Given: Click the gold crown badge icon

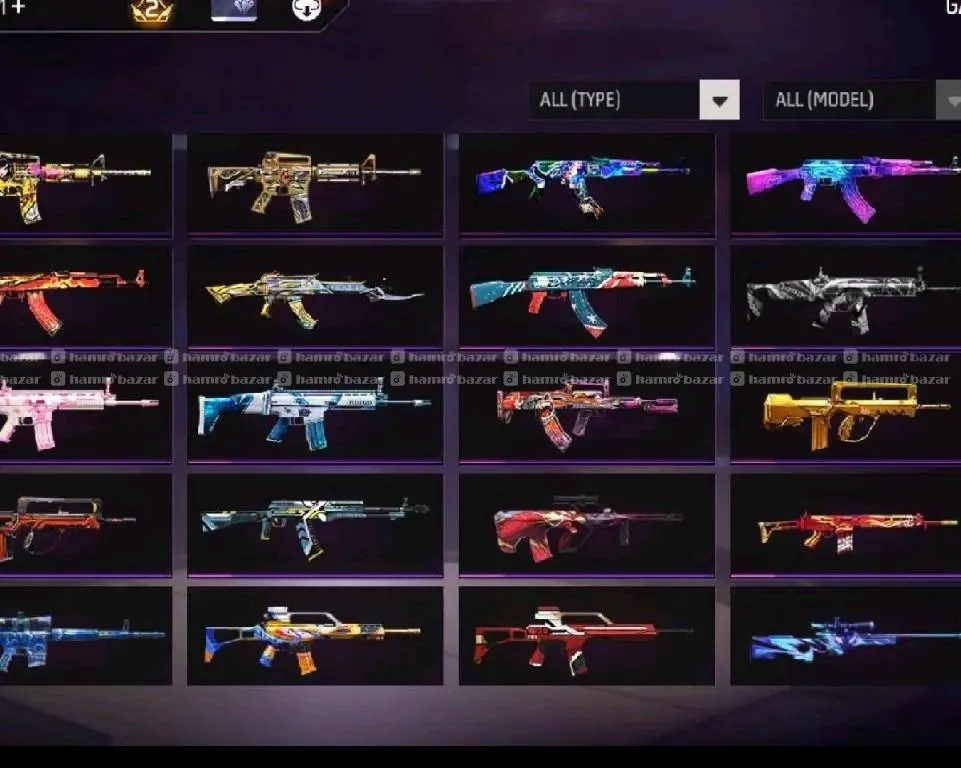Looking at the screenshot, I should coord(152,12).
